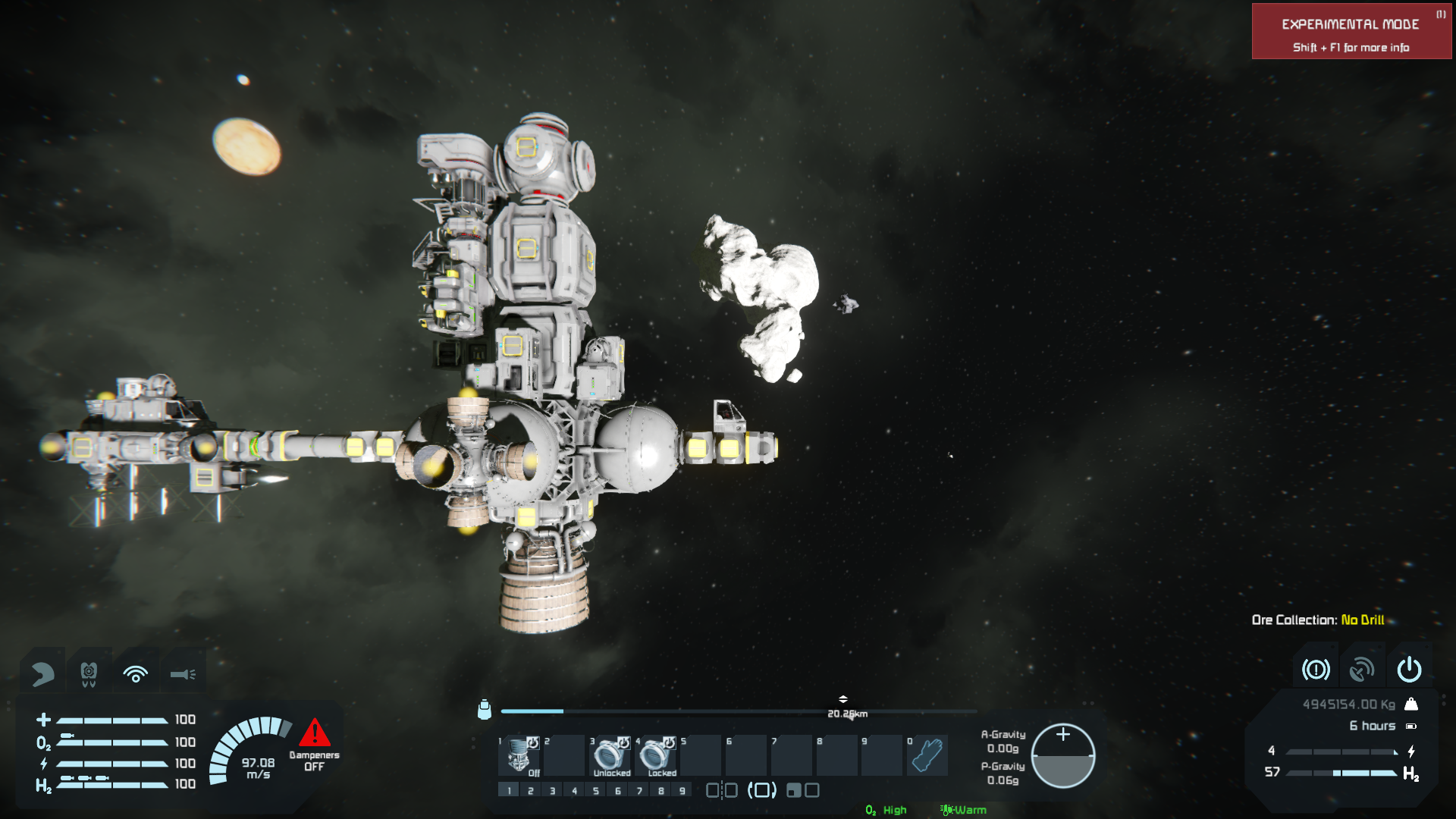The image size is (1456, 819).
Task: Toggle the helmet visor icon
Action: (43, 673)
